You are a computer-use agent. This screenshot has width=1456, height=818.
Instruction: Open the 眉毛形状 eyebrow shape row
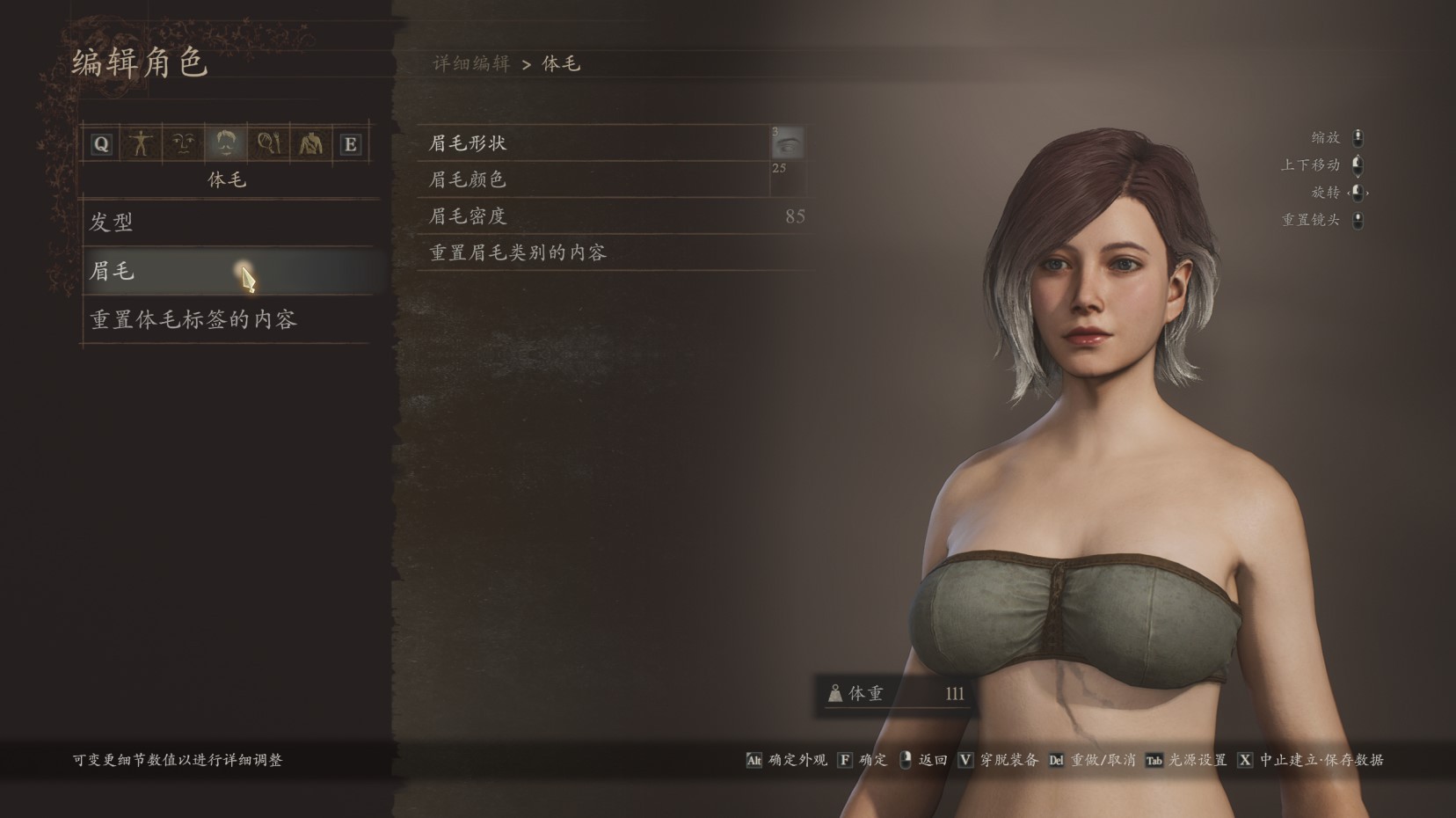[594, 142]
